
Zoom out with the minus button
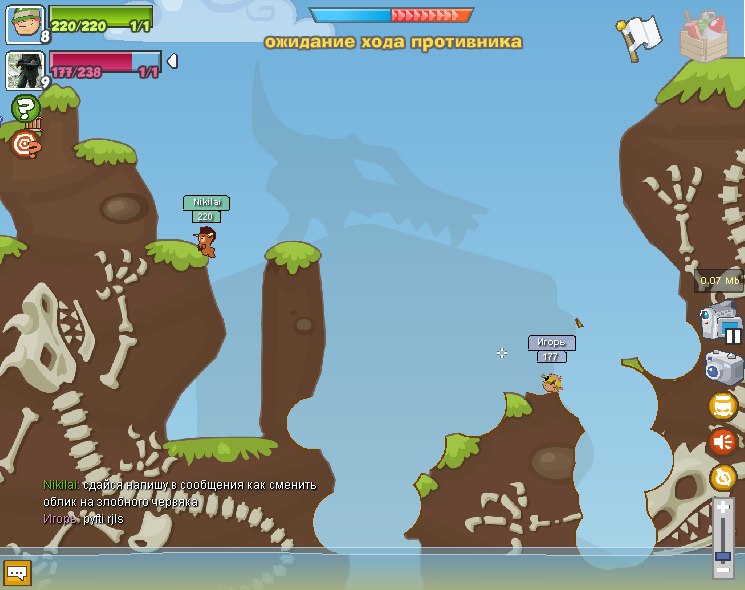coord(723,571)
